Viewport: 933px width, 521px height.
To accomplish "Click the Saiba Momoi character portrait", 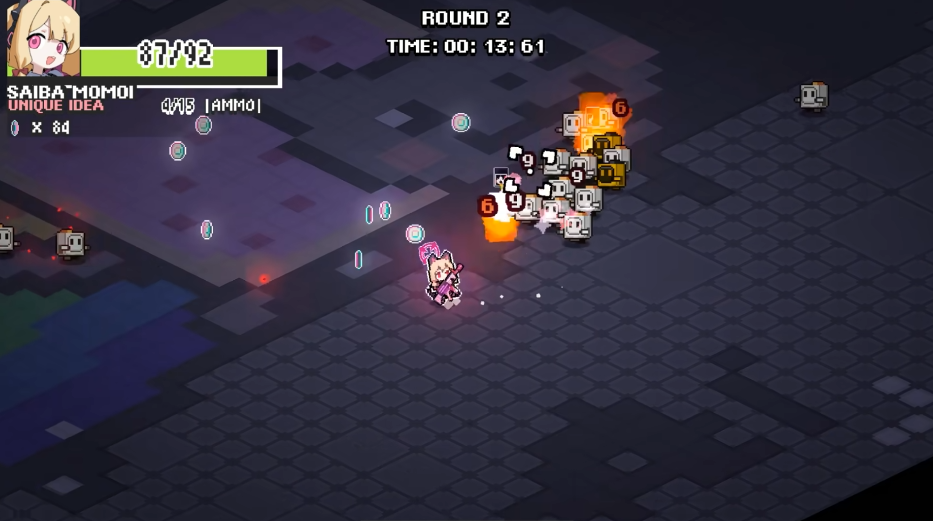I will tap(40, 40).
